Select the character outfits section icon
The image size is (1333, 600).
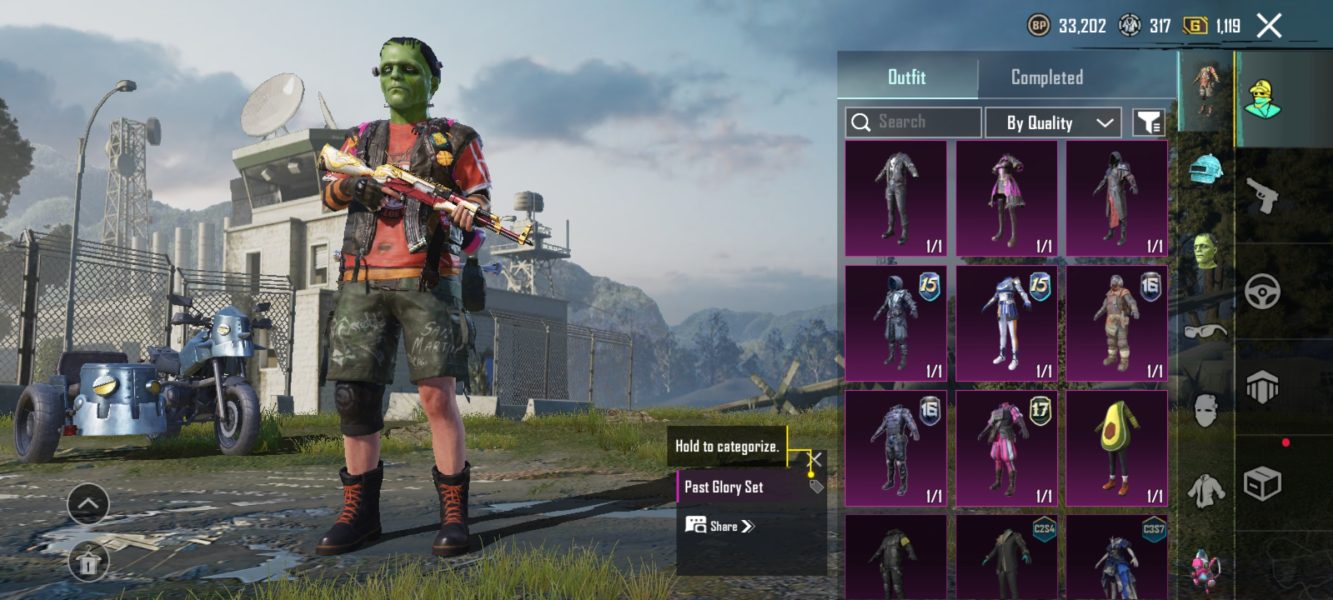[x=1264, y=98]
